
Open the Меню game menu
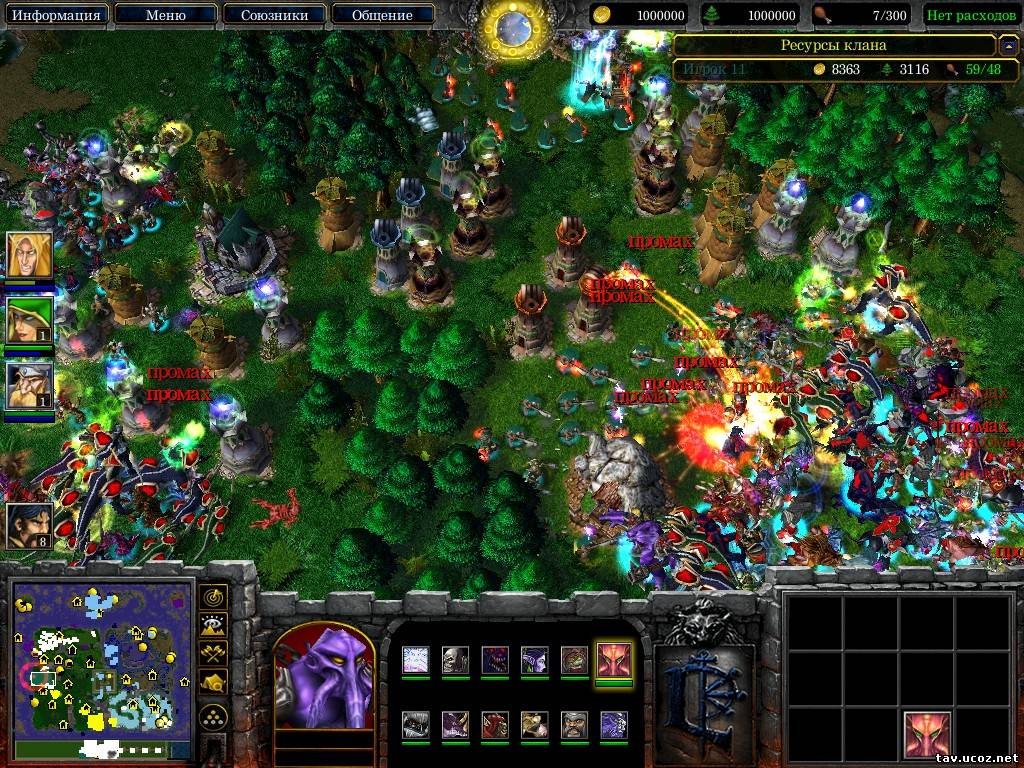click(164, 15)
